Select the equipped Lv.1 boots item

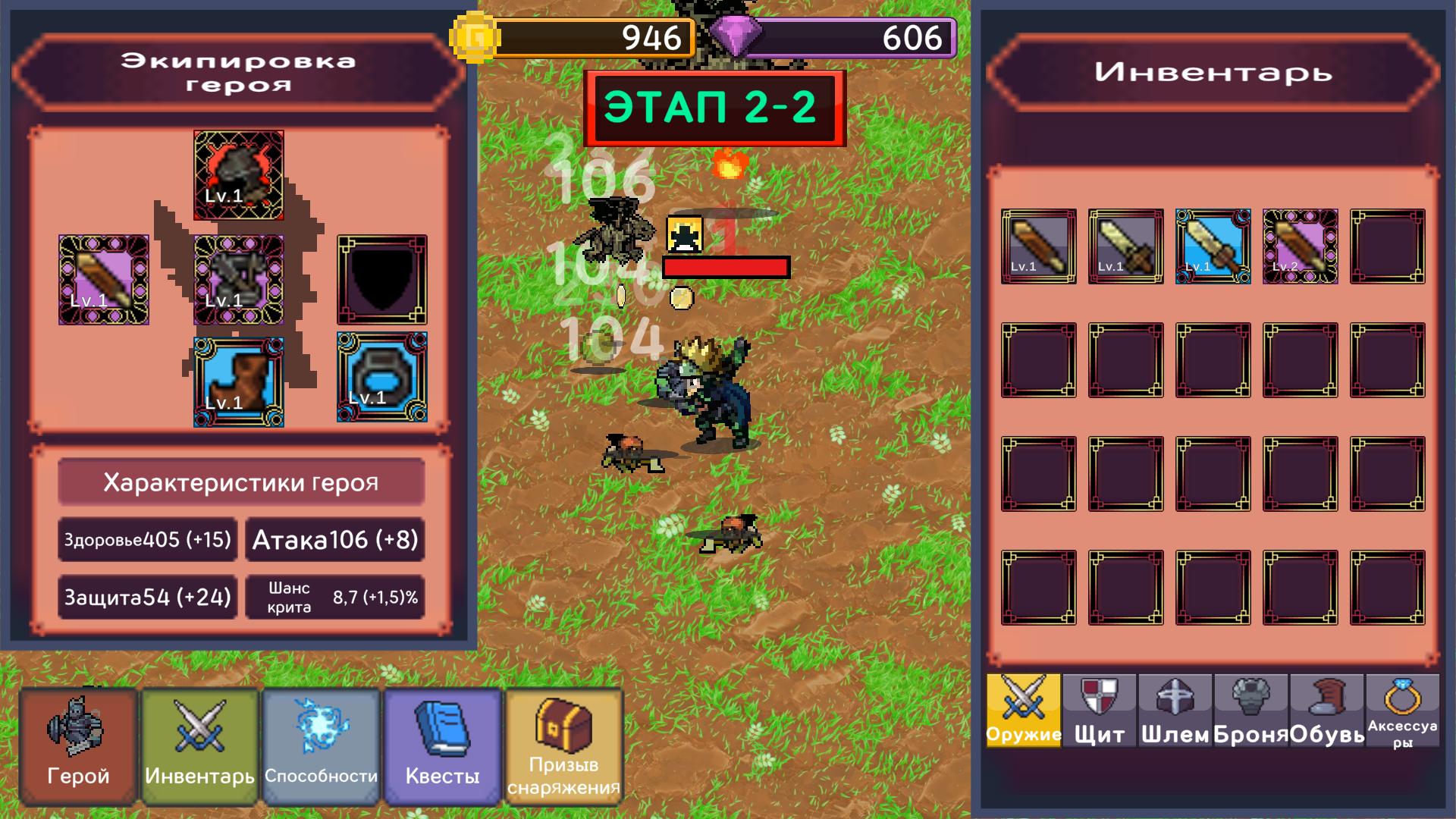237,379
